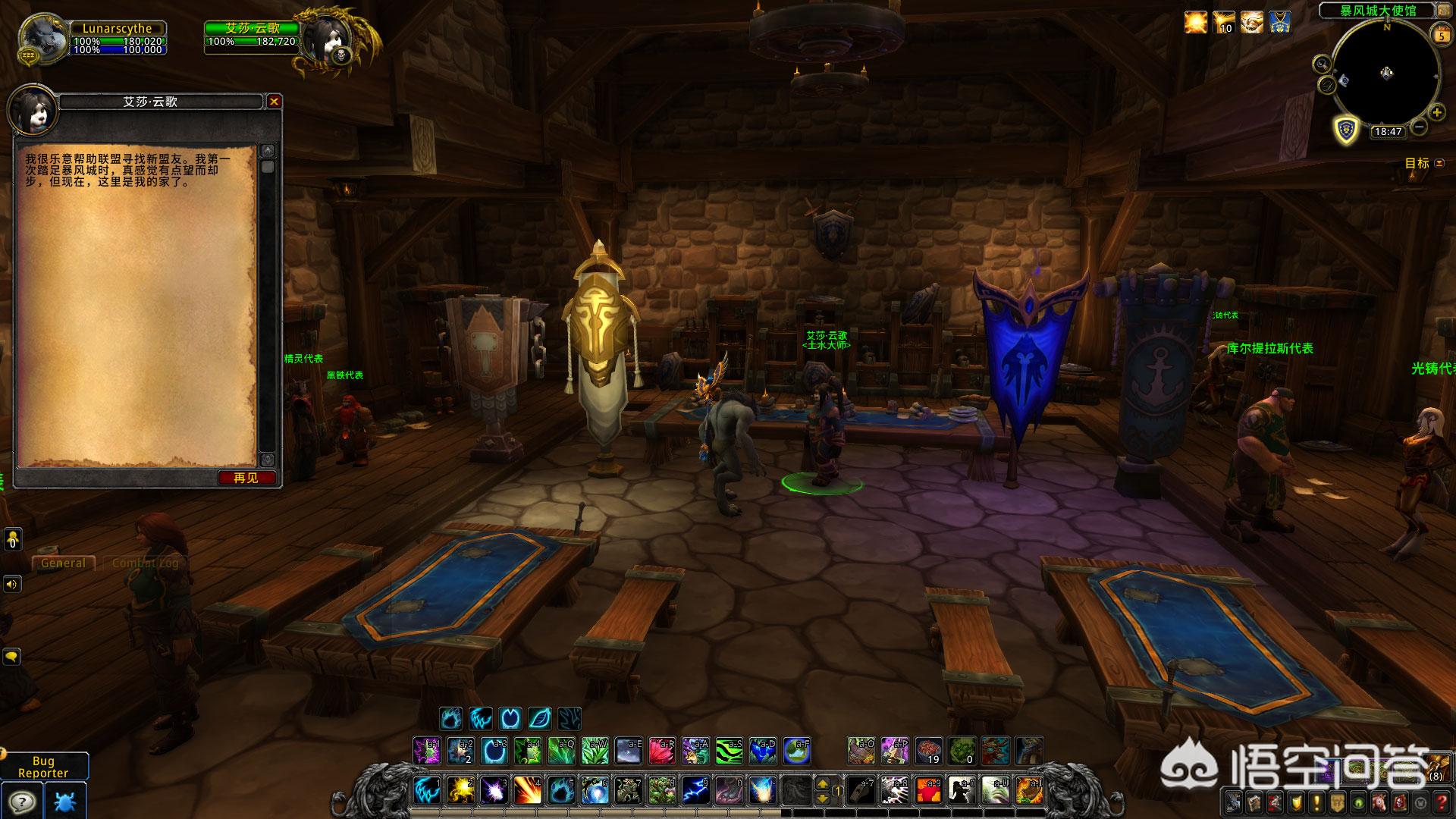This screenshot has height=819, width=1456.
Task: Click the red 再见 goodbye button
Action: click(246, 478)
